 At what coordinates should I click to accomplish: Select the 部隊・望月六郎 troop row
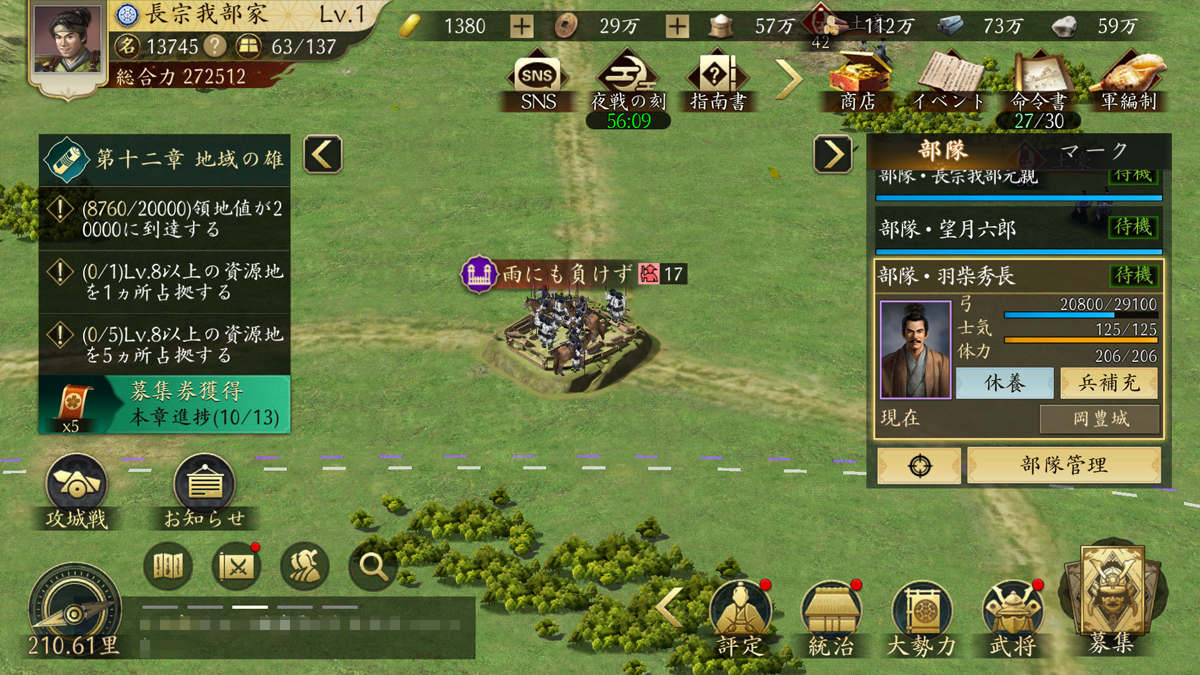coord(1019,229)
